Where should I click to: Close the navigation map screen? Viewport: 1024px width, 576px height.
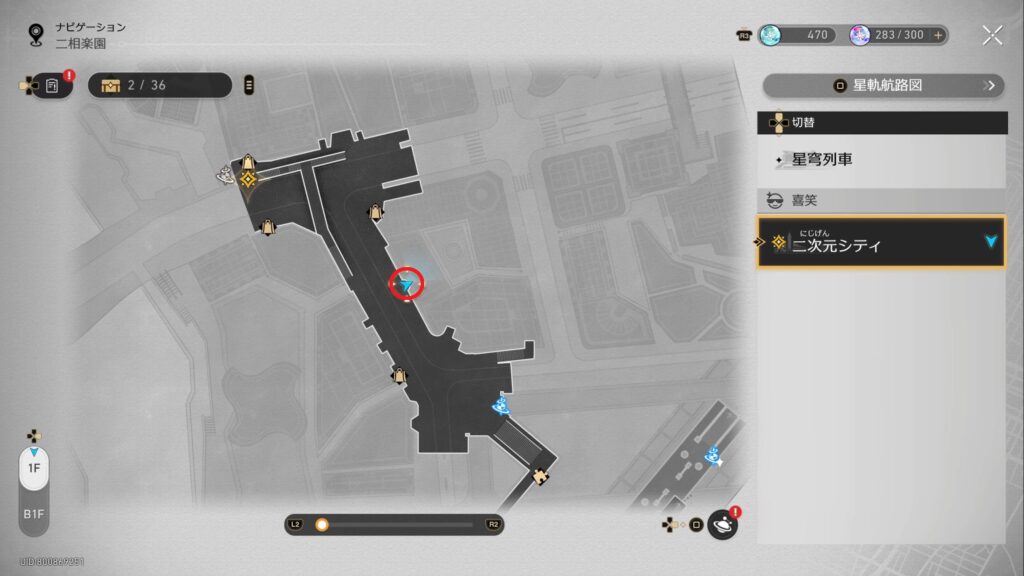coord(992,36)
